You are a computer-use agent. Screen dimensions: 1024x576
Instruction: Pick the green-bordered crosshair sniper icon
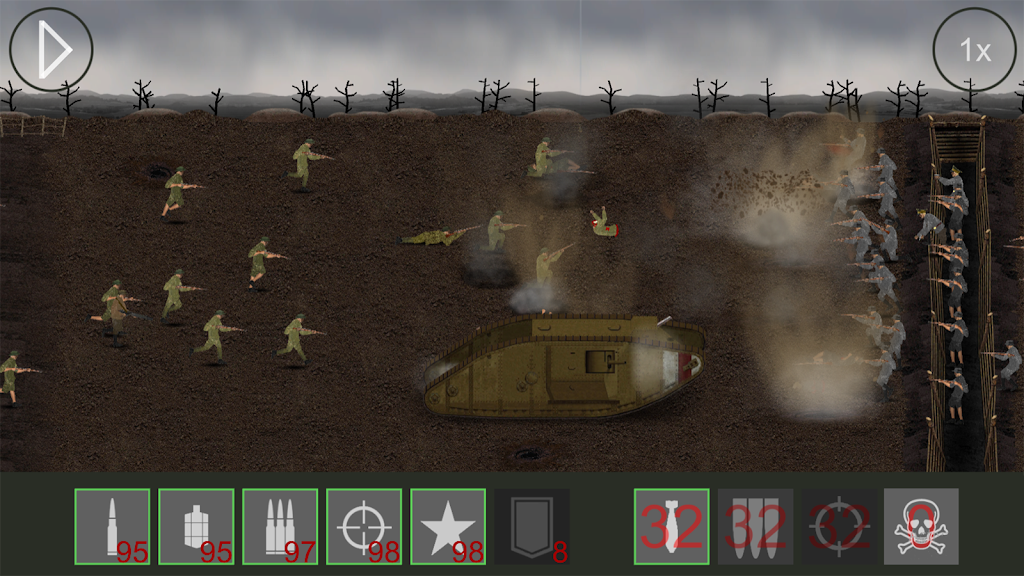[364, 526]
